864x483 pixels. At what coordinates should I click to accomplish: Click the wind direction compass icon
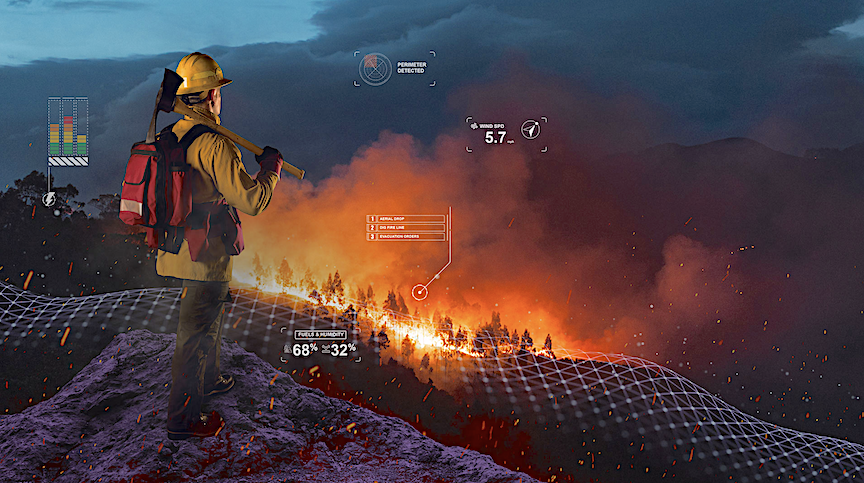pos(530,129)
